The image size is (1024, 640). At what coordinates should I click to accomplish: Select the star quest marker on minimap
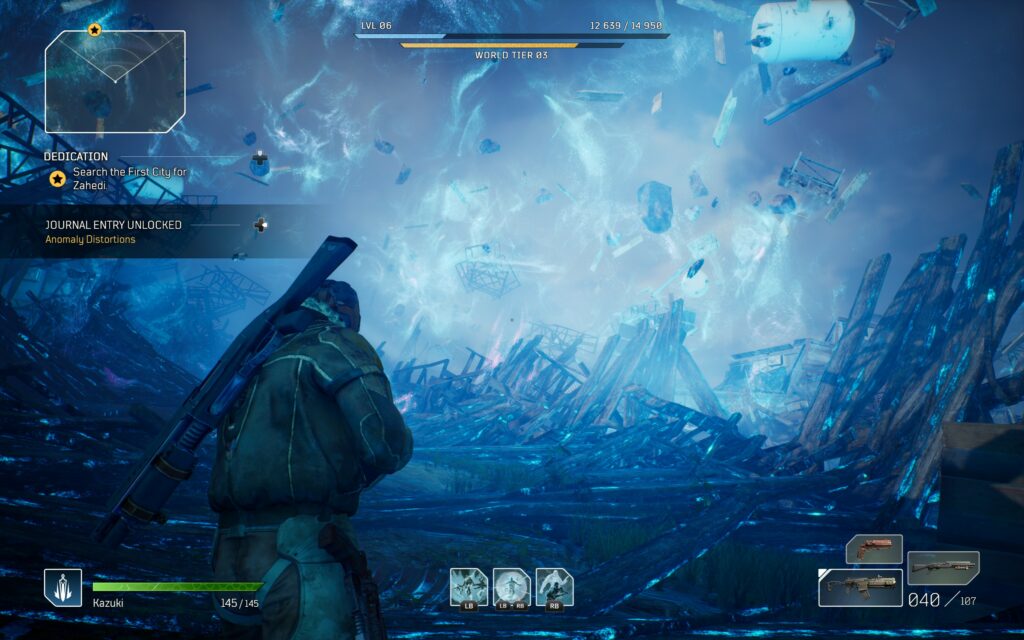94,30
